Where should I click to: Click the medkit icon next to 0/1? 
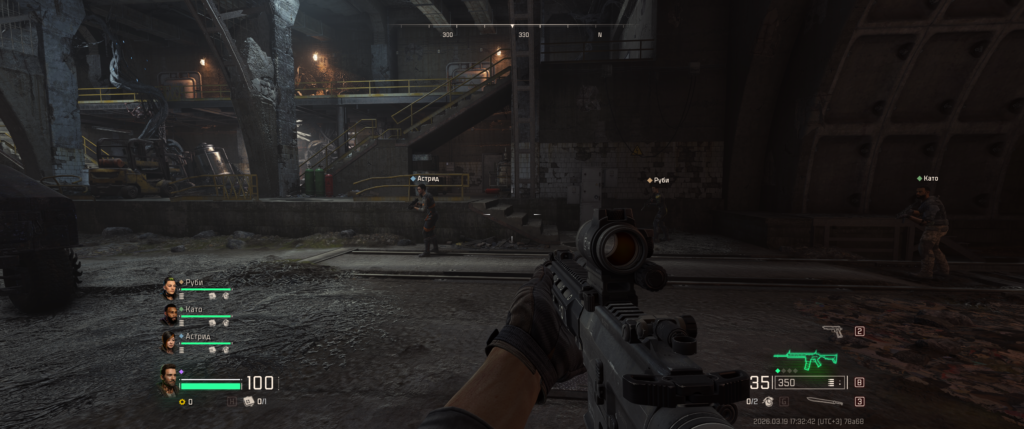[247, 402]
